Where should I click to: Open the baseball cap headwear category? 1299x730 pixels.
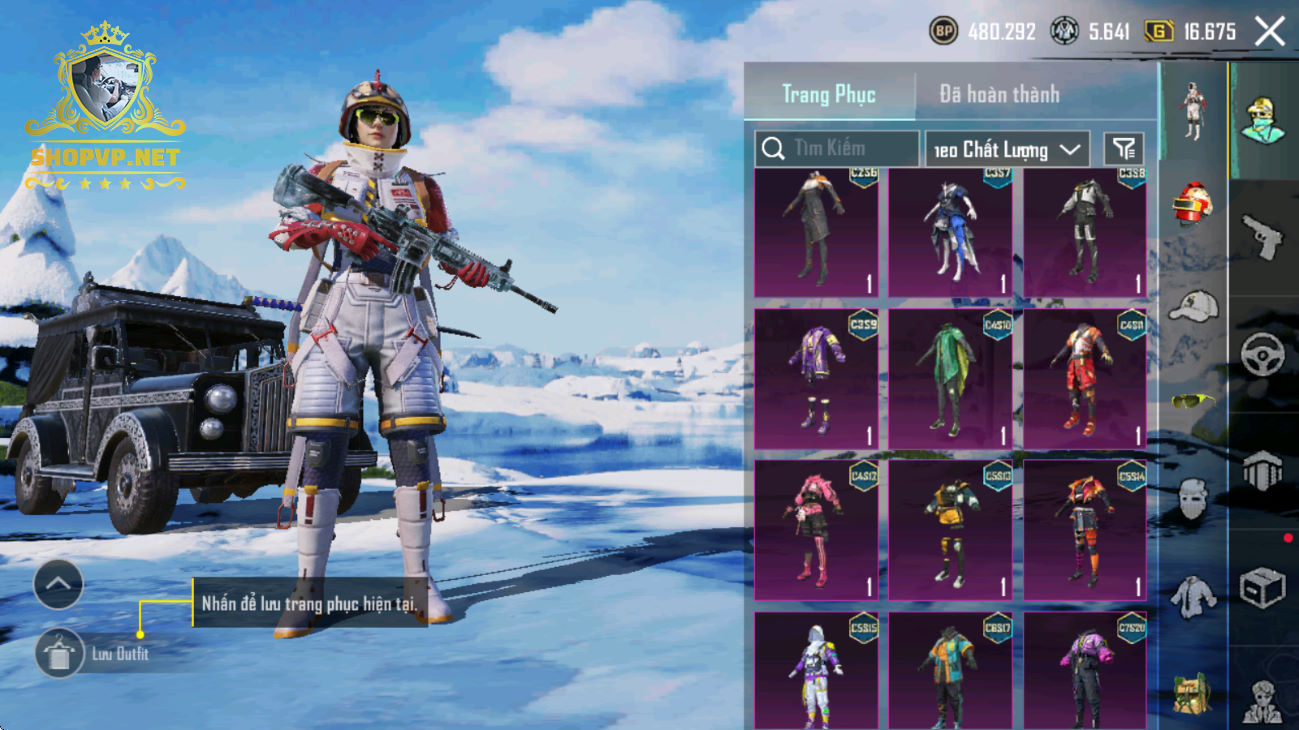1192,306
